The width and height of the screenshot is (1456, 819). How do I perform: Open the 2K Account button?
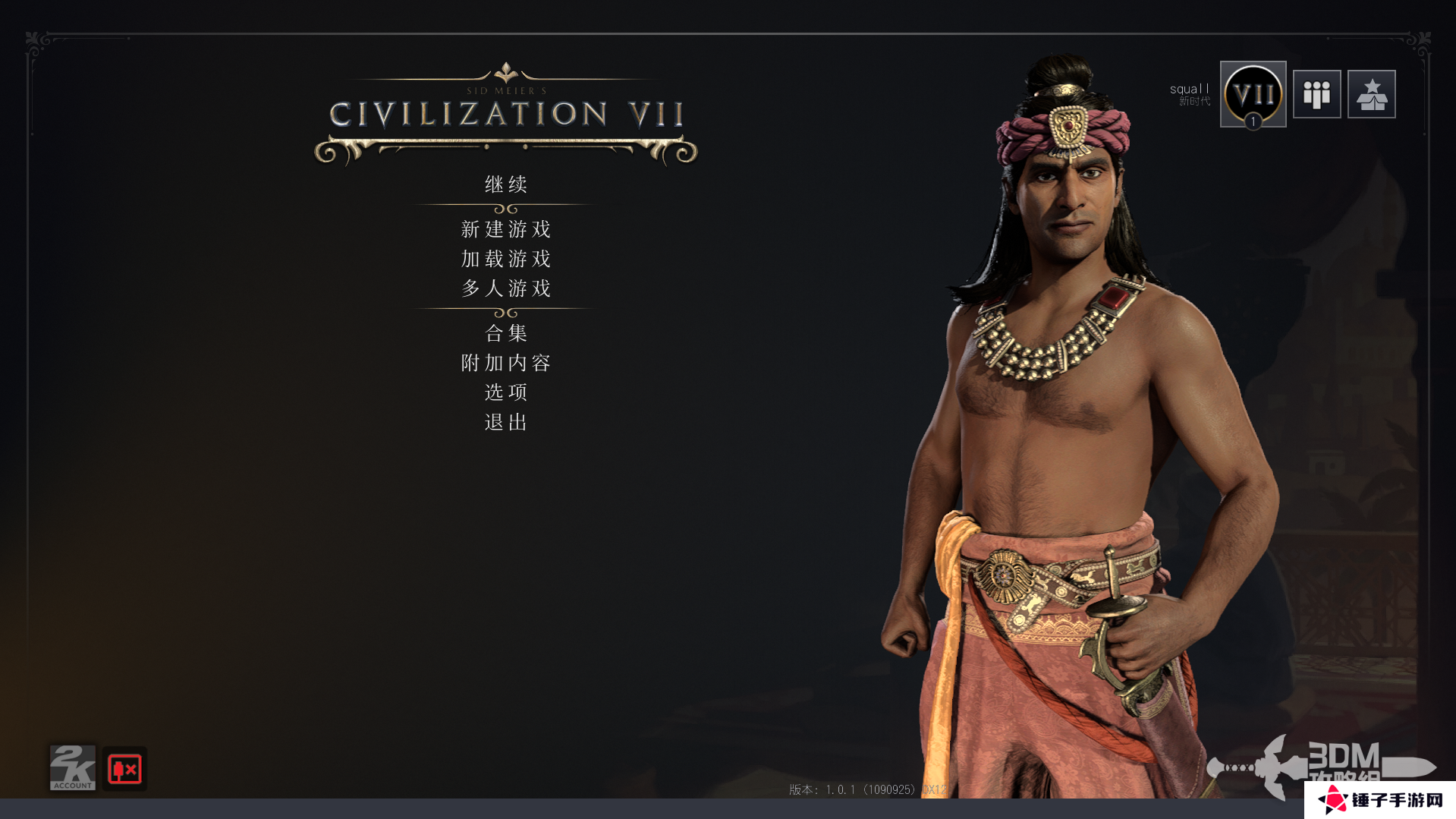tap(73, 768)
